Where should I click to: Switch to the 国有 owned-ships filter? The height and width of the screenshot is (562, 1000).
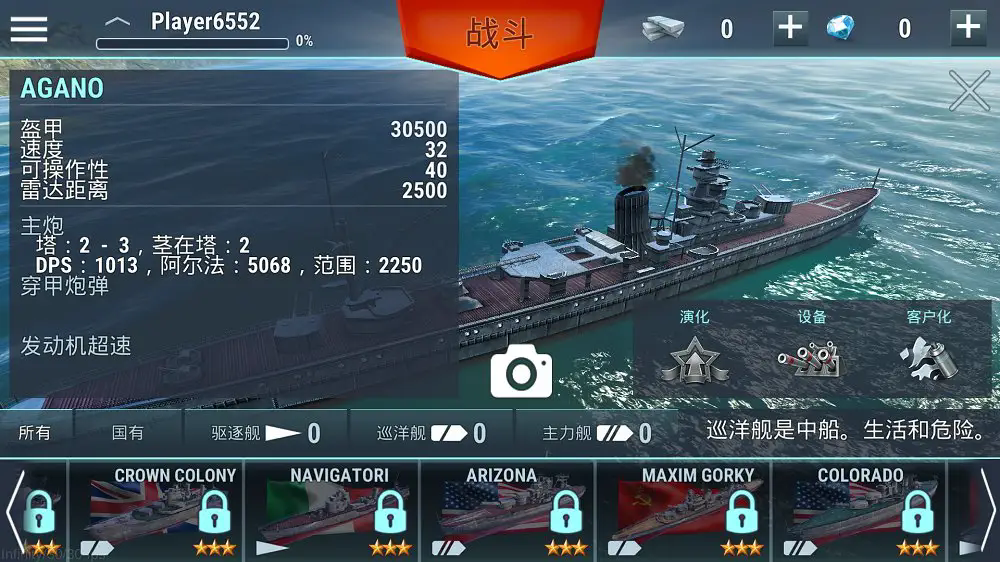pyautogui.click(x=128, y=433)
